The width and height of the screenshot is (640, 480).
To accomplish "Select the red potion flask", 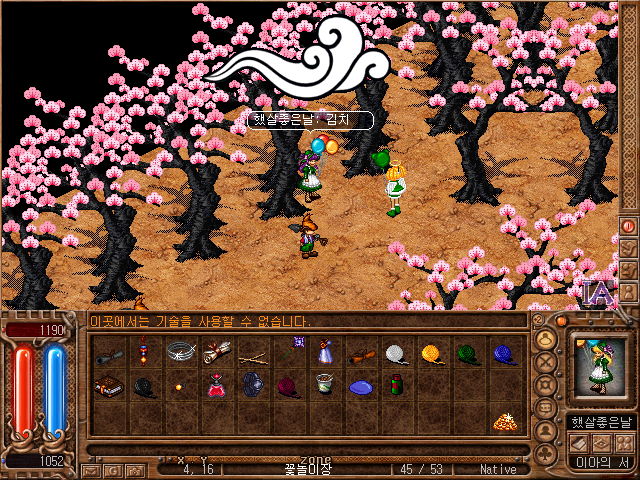I will point(216,386).
